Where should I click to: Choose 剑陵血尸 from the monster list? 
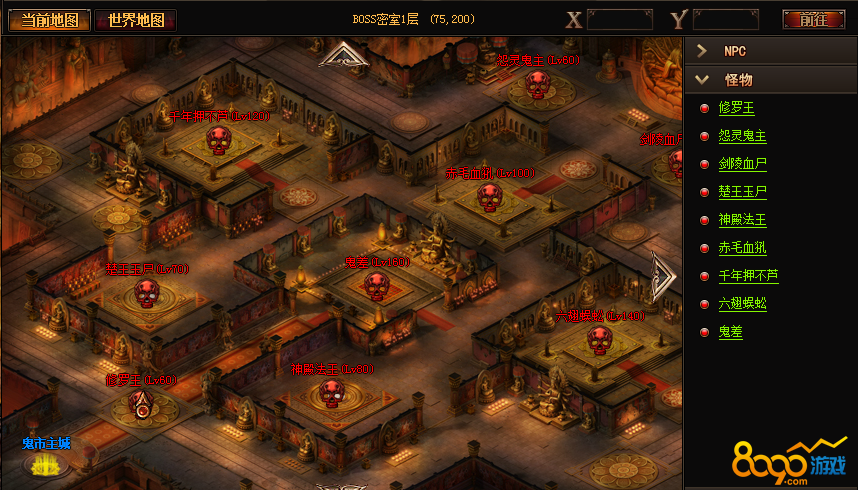click(x=742, y=164)
